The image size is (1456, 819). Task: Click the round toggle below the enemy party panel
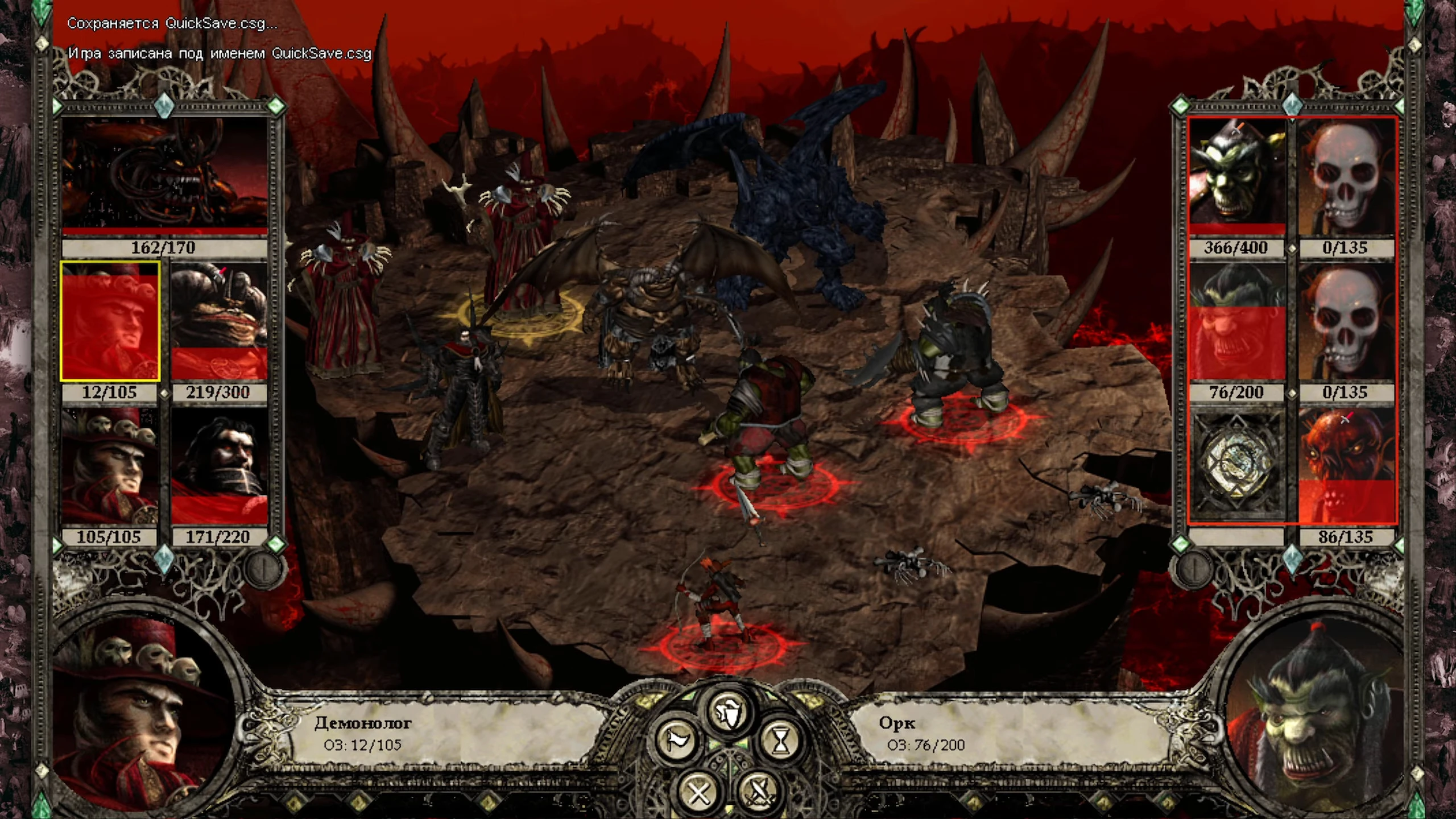tap(1193, 566)
